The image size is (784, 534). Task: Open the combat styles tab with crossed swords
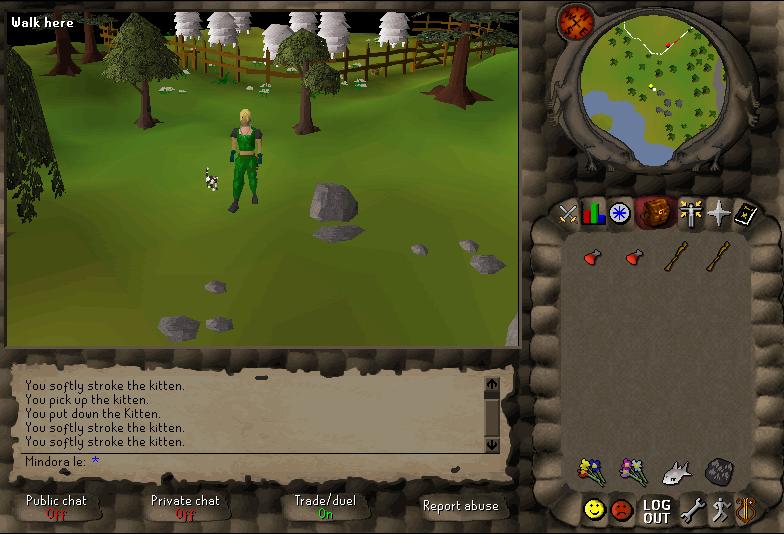568,213
